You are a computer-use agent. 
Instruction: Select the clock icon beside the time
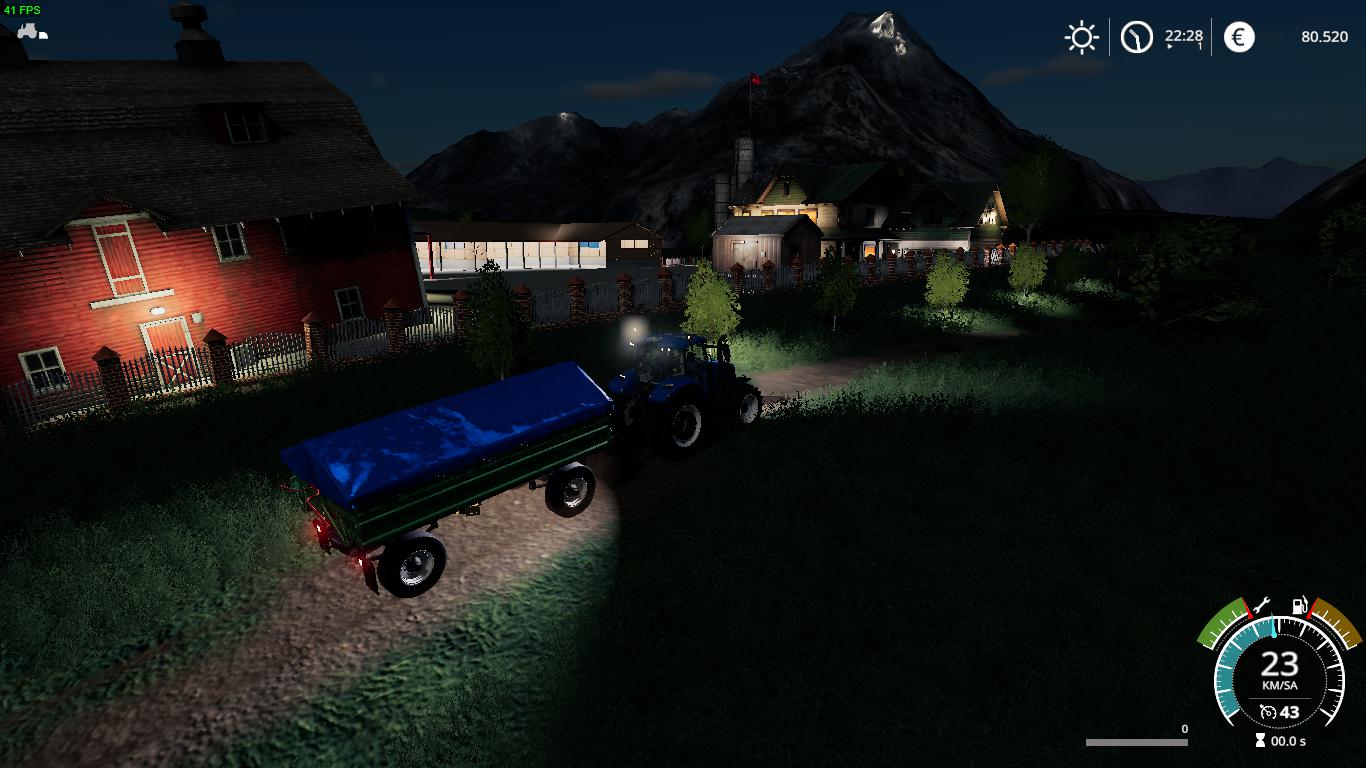click(1136, 38)
